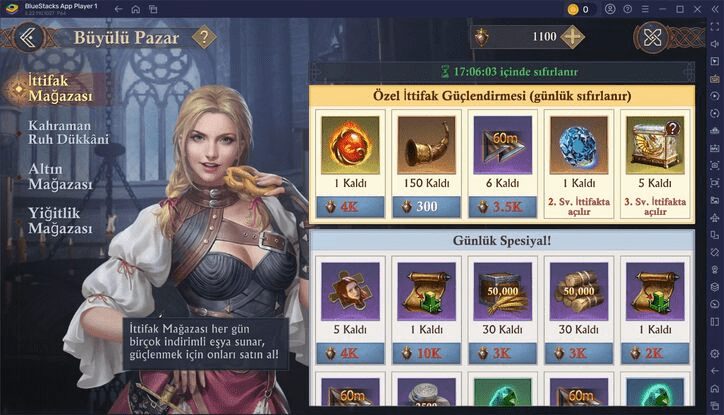Select the Altın Mağazası tab
The image size is (724, 415).
[60, 177]
